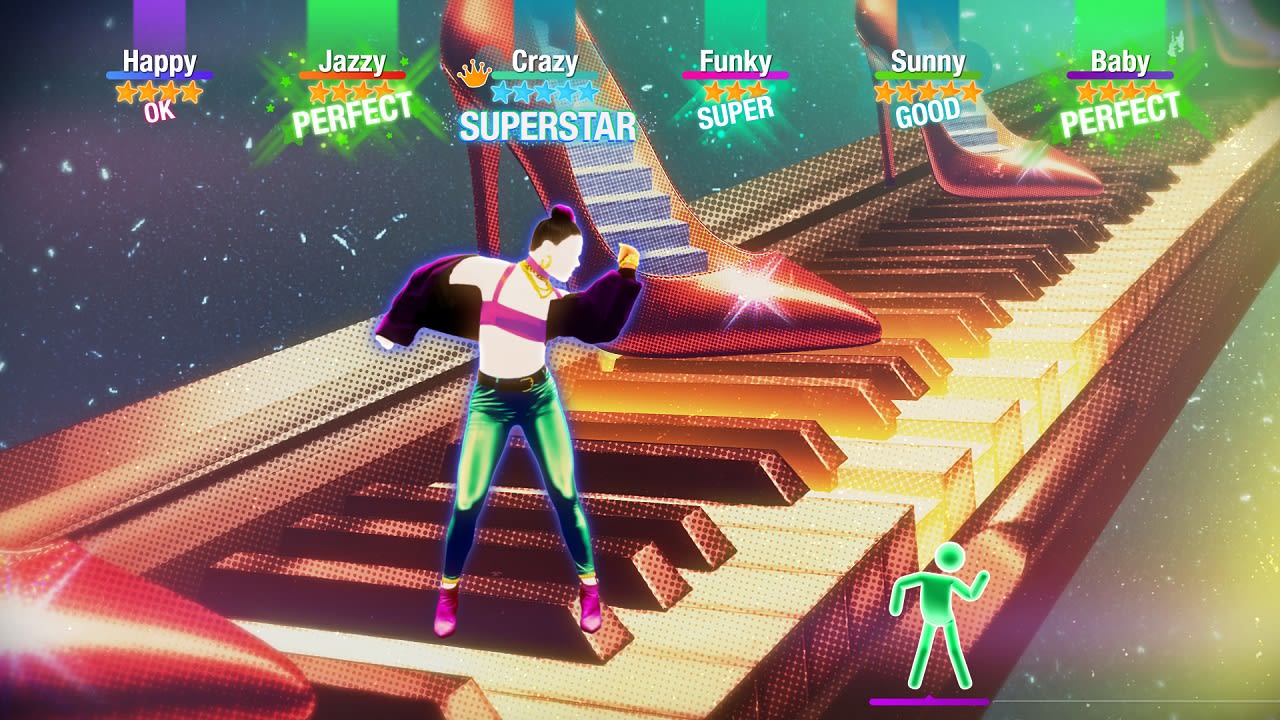1280x720 pixels.
Task: Select the Sunny player name tab
Action: point(929,60)
